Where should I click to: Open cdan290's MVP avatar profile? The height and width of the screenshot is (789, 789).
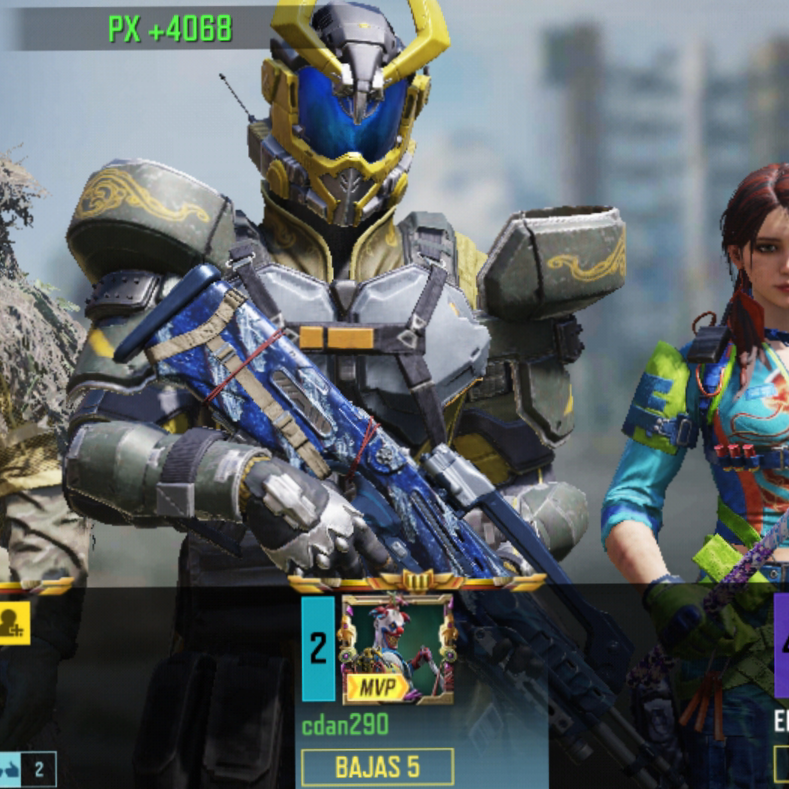[x=397, y=649]
